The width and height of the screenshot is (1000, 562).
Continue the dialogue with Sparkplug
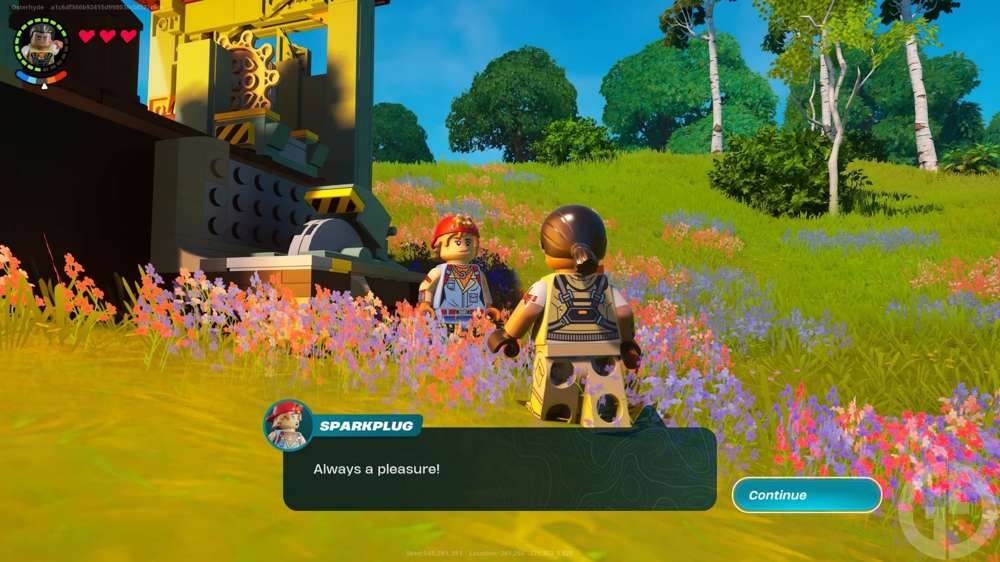[806, 495]
